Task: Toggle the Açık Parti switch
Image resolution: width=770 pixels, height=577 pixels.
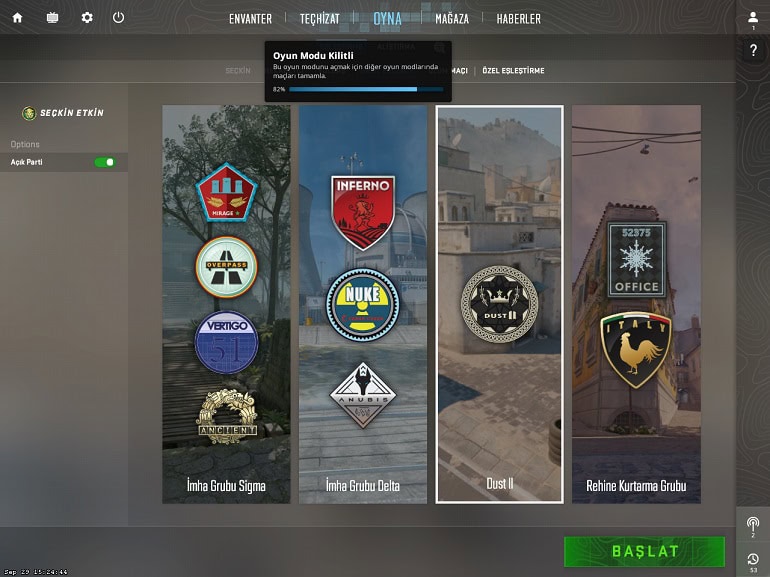Action: pyautogui.click(x=105, y=162)
